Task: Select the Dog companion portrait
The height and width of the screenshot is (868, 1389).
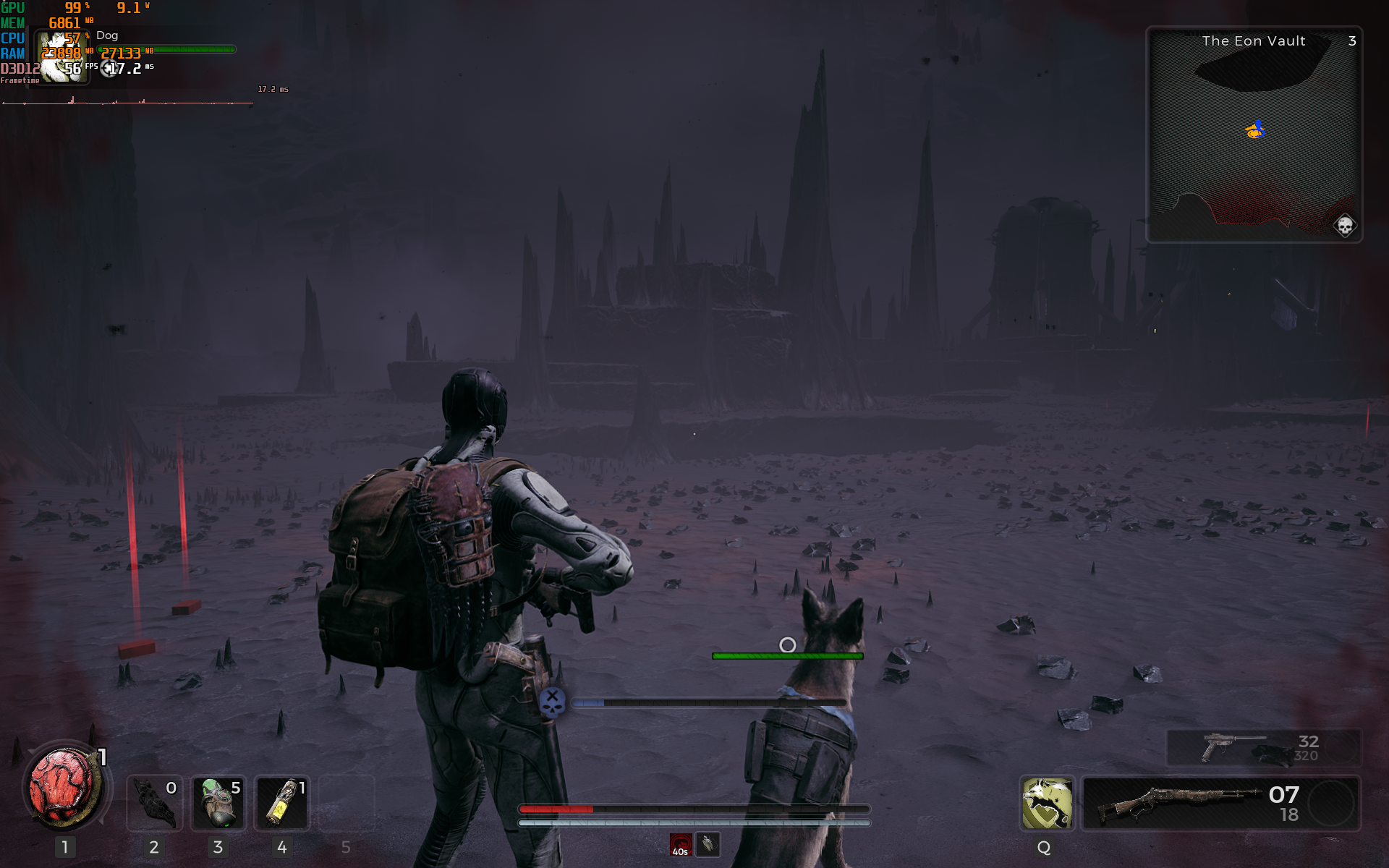Action: coord(63,58)
